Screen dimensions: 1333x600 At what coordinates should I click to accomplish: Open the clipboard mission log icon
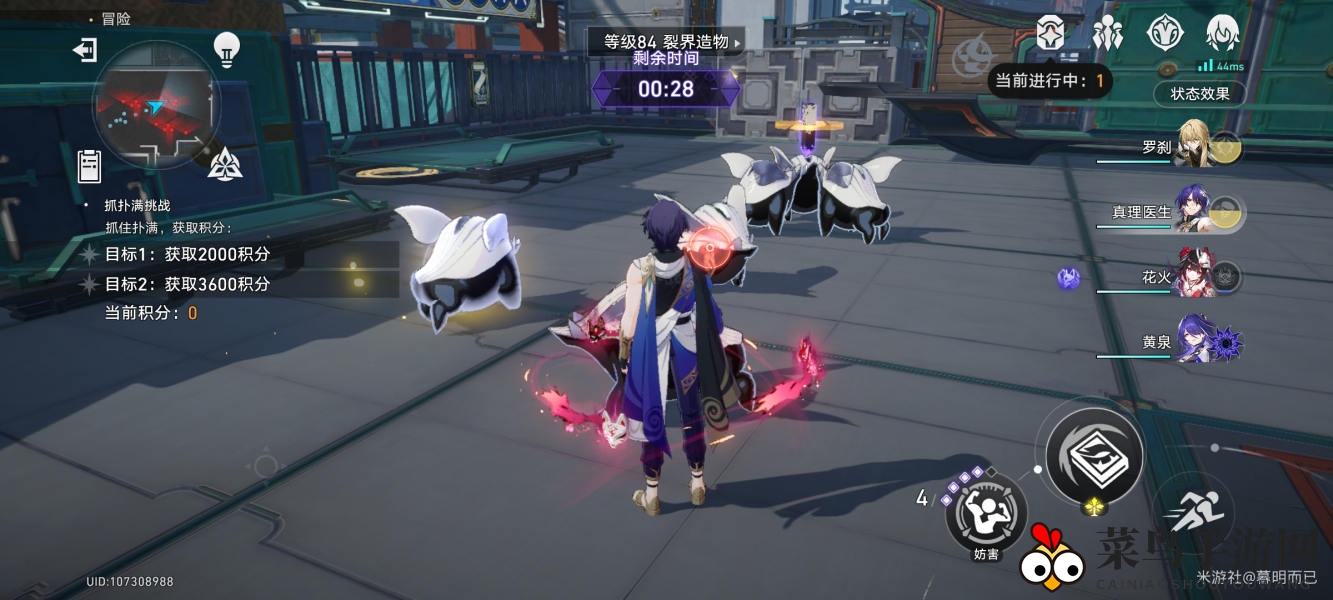tap(90, 165)
